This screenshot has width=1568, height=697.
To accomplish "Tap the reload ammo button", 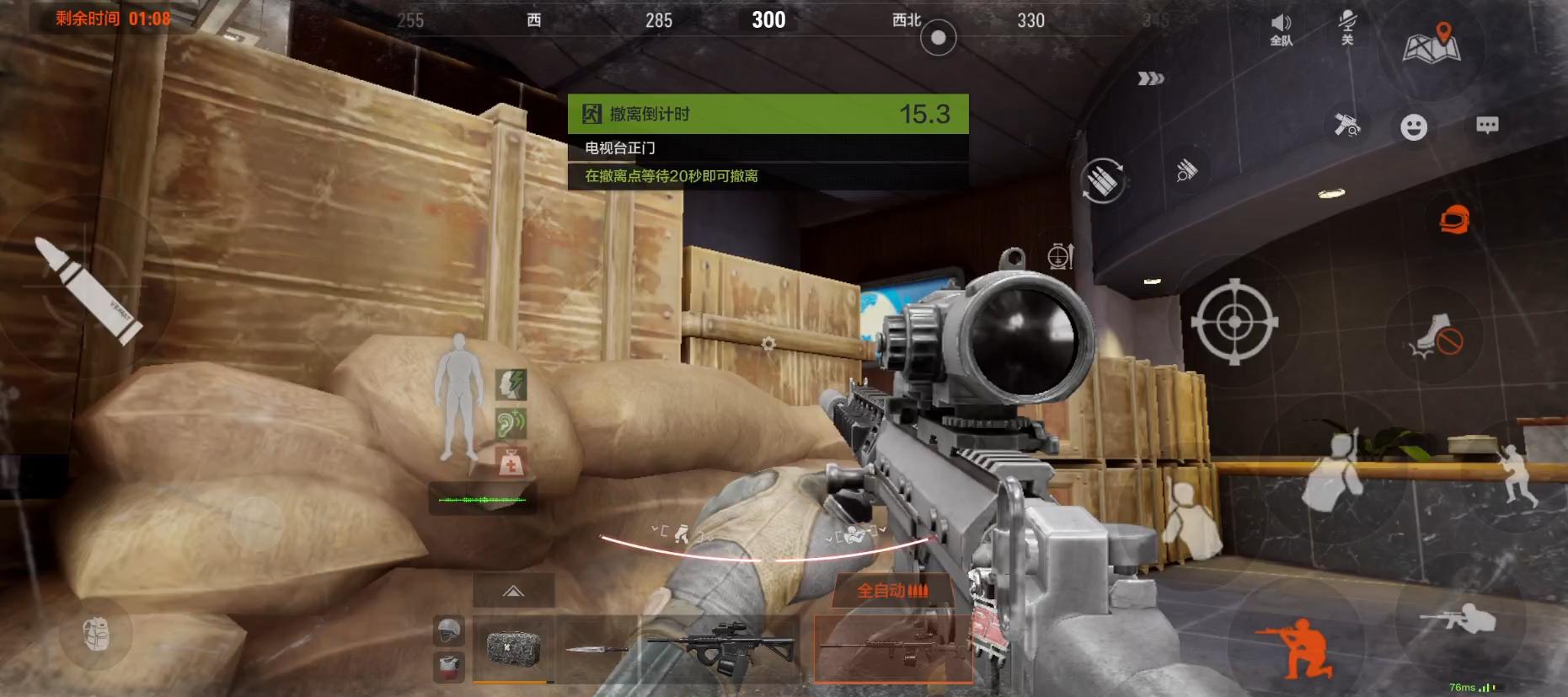I will [1102, 180].
